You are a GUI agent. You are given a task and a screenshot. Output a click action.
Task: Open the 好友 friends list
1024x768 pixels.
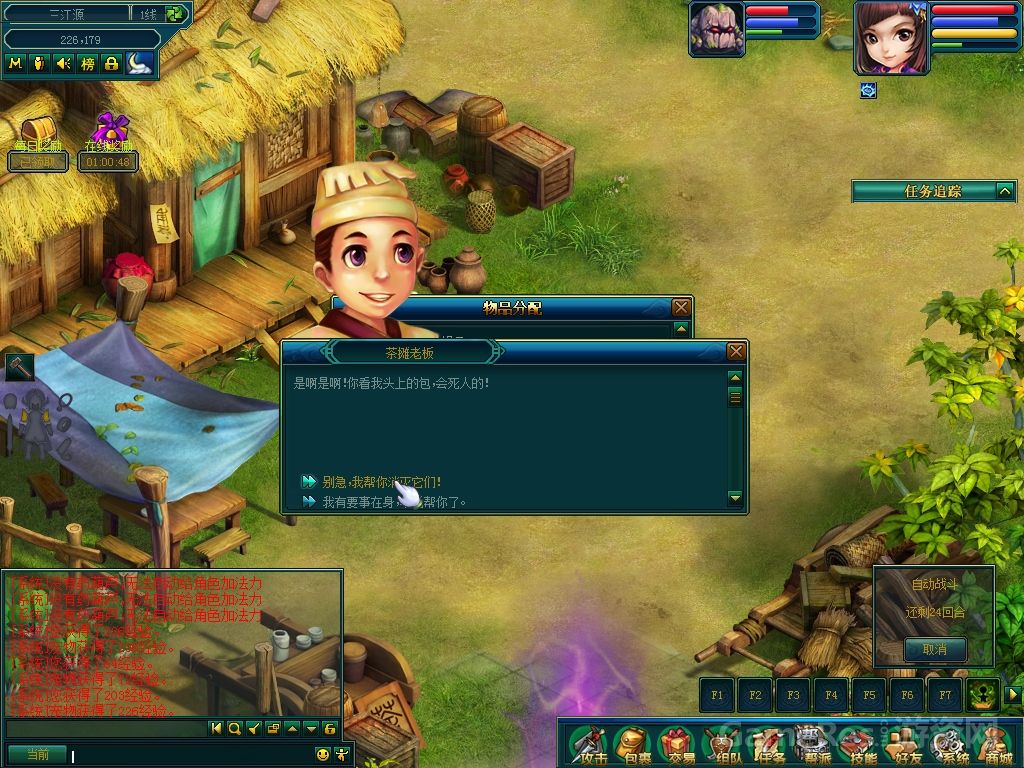pyautogui.click(x=907, y=745)
